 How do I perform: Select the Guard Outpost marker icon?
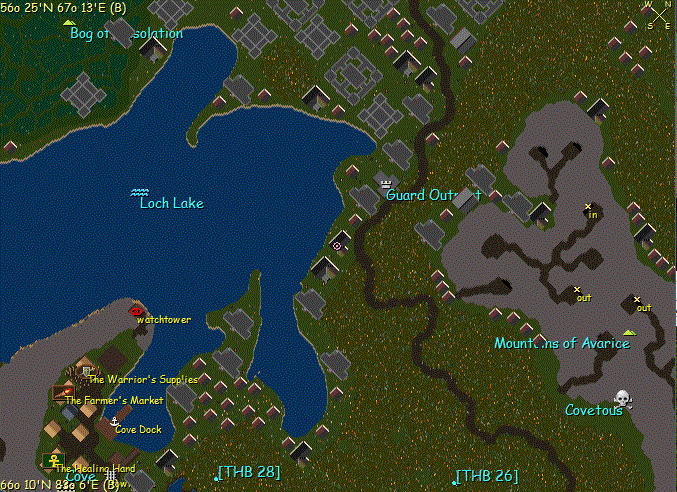click(386, 182)
